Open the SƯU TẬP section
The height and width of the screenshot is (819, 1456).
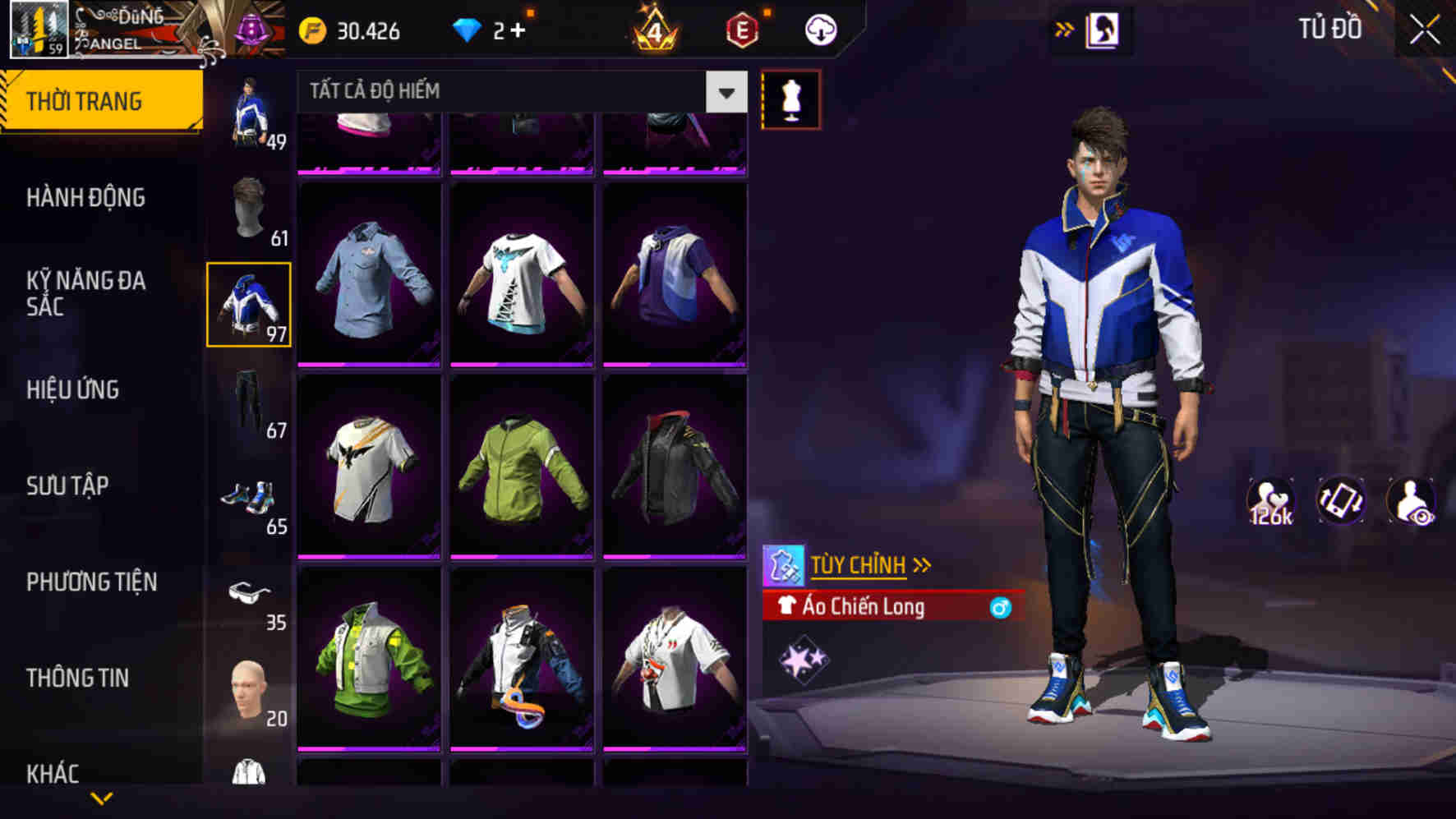click(70, 486)
